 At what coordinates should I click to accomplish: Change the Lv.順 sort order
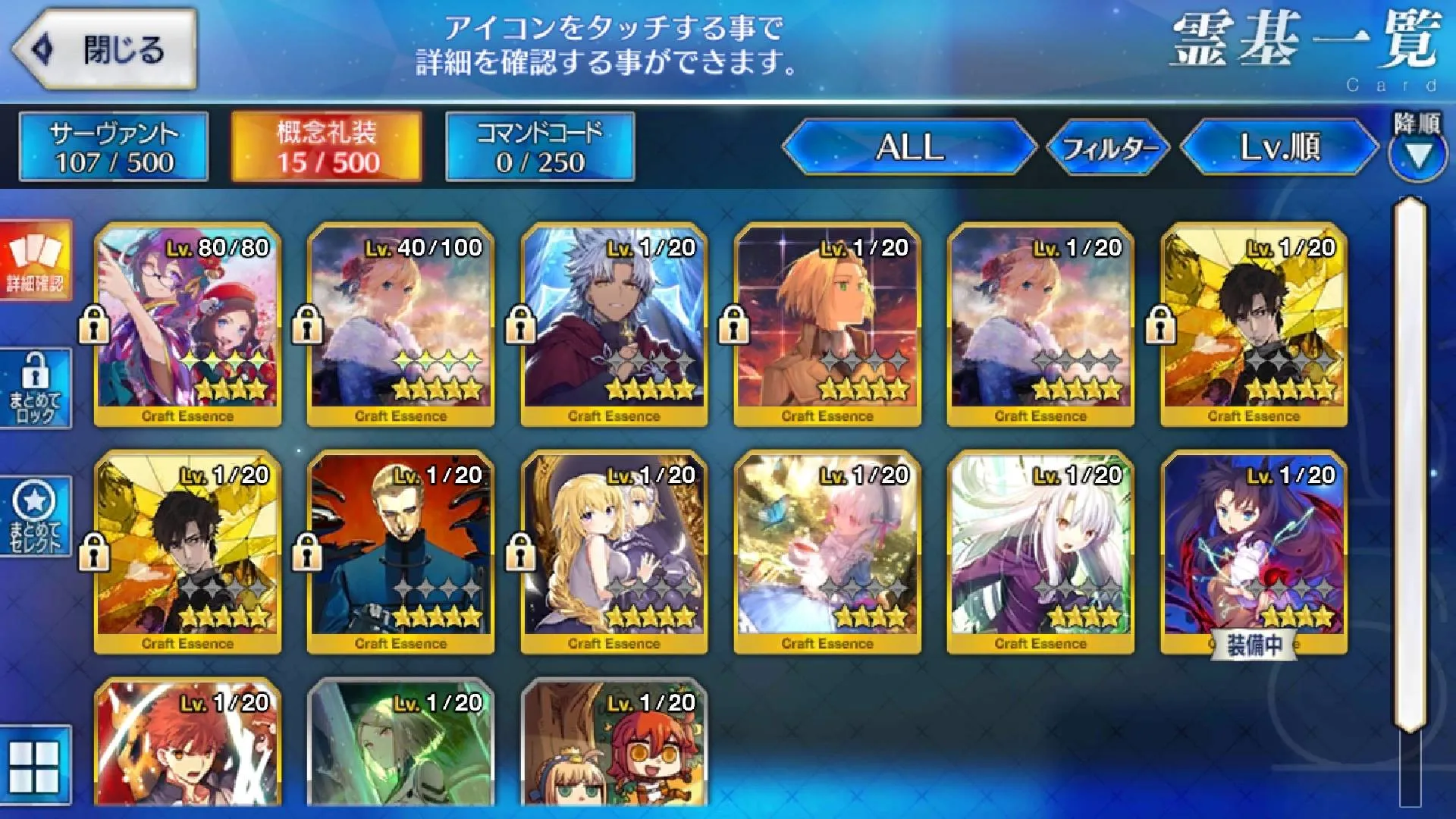(x=1279, y=147)
